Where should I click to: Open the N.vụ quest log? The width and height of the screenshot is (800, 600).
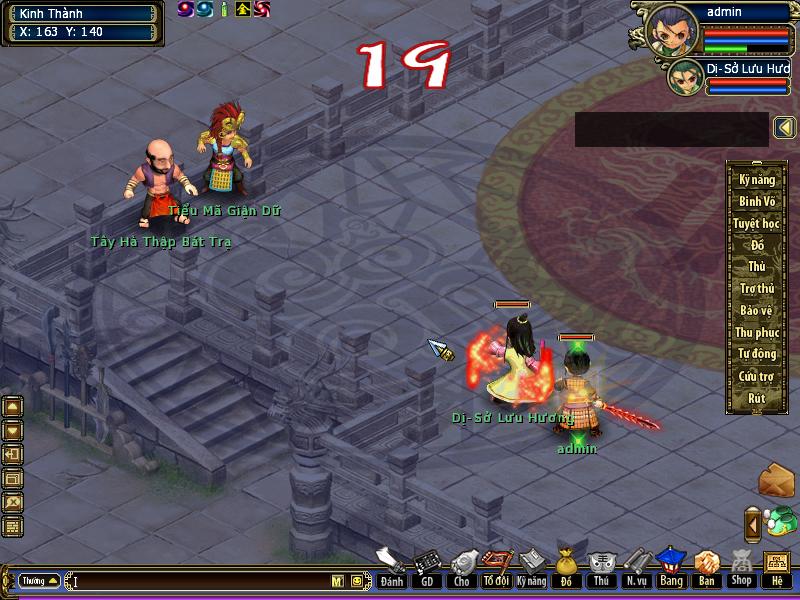pos(636,569)
